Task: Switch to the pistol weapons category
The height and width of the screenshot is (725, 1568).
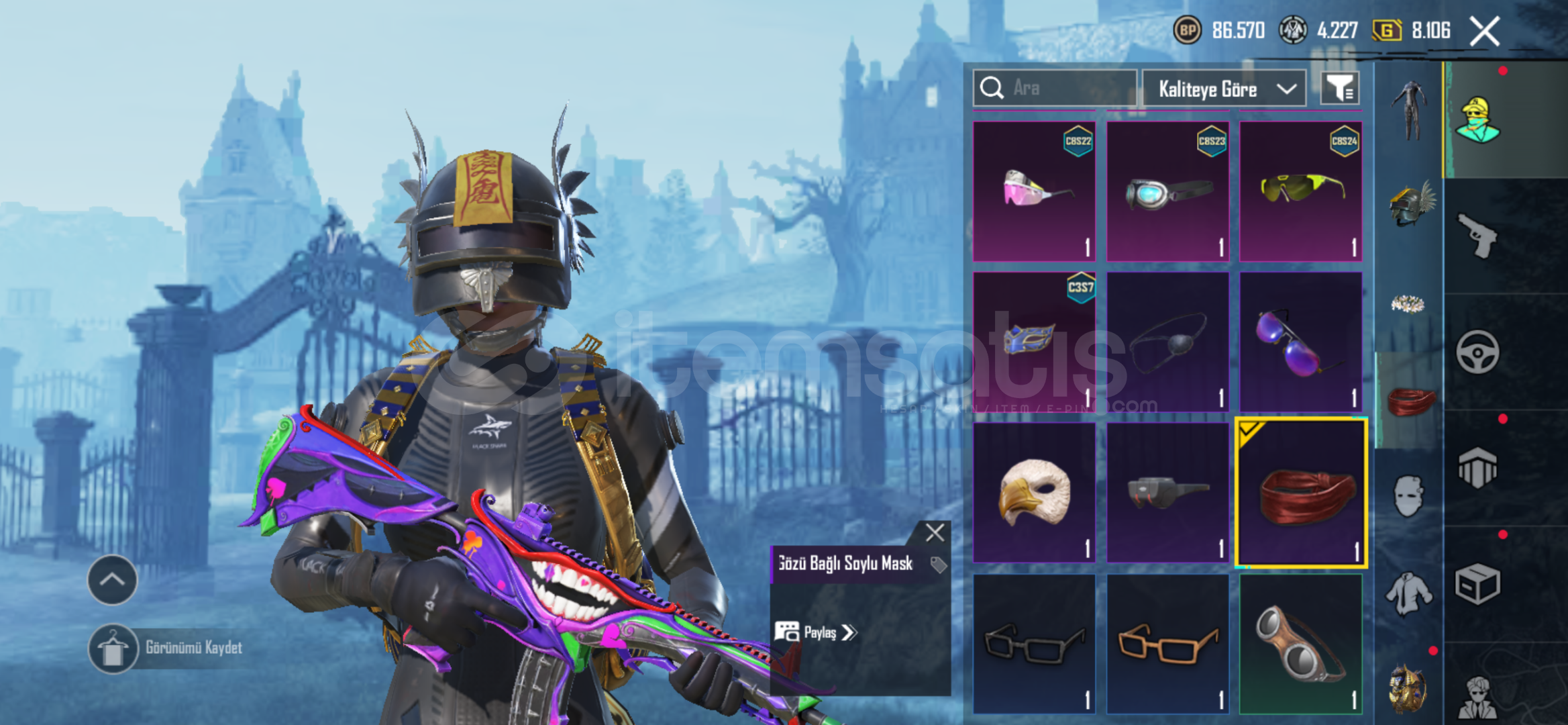Action: [1477, 236]
